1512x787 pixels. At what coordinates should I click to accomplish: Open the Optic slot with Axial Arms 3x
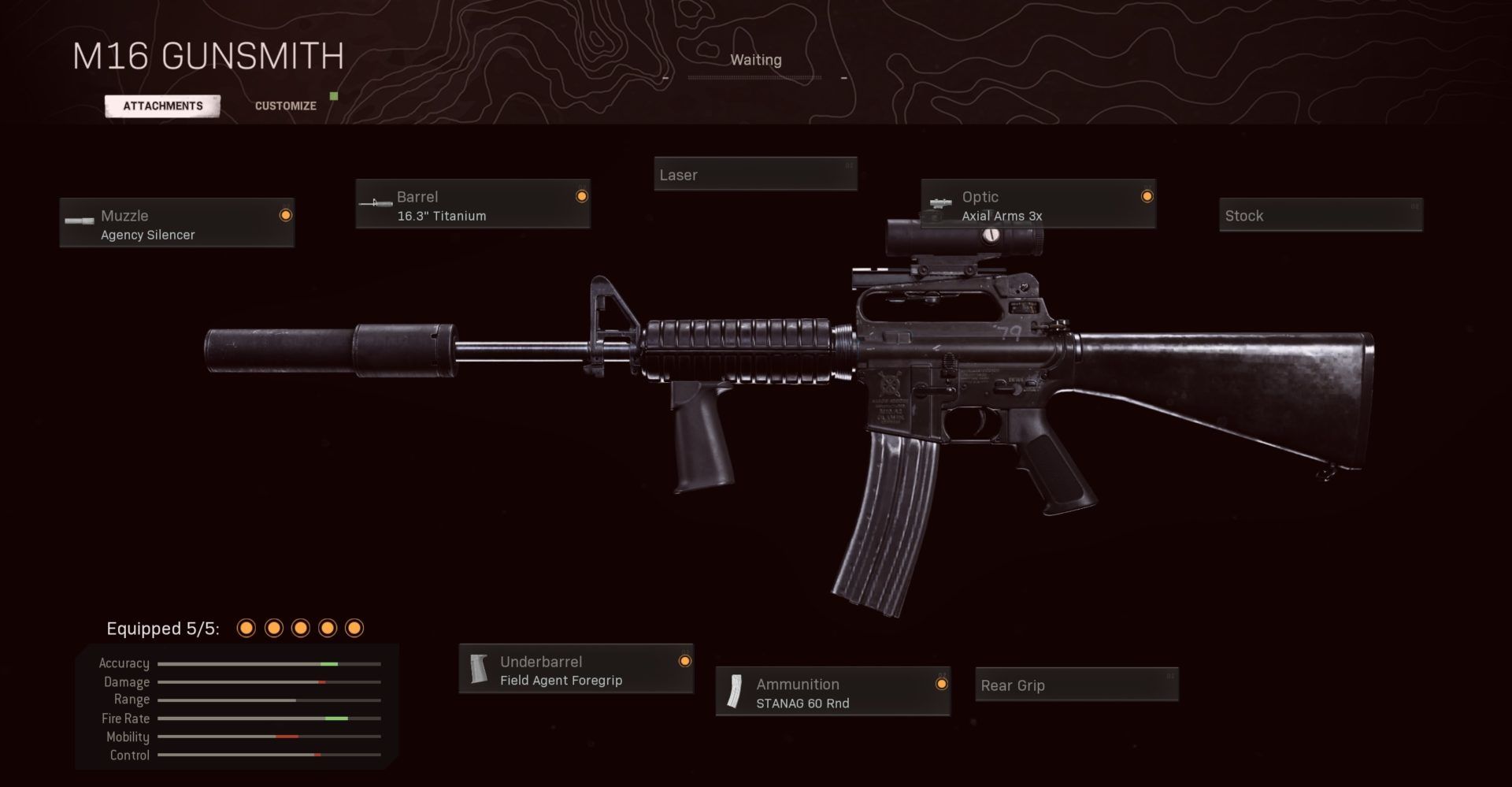(x=1038, y=205)
